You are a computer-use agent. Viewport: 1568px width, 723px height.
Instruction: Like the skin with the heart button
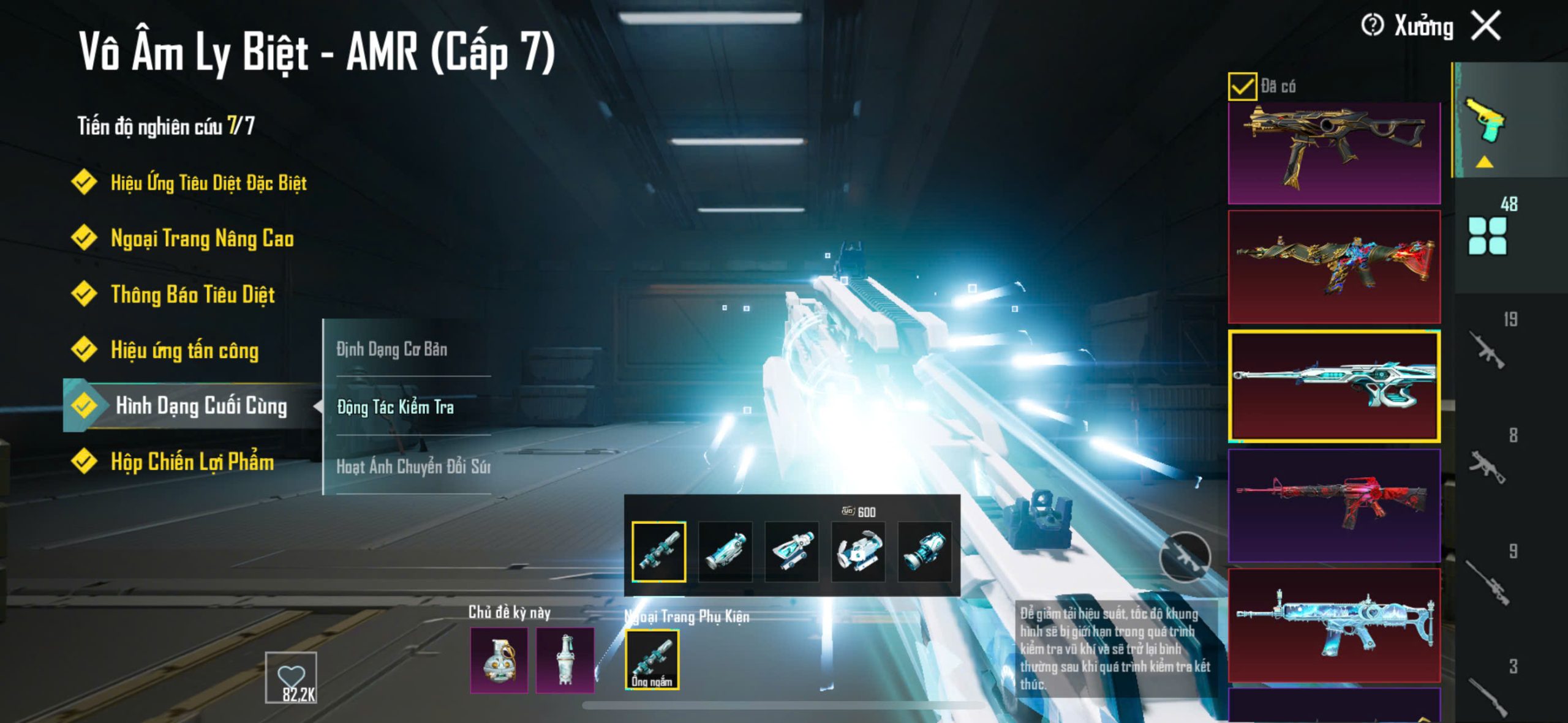291,676
